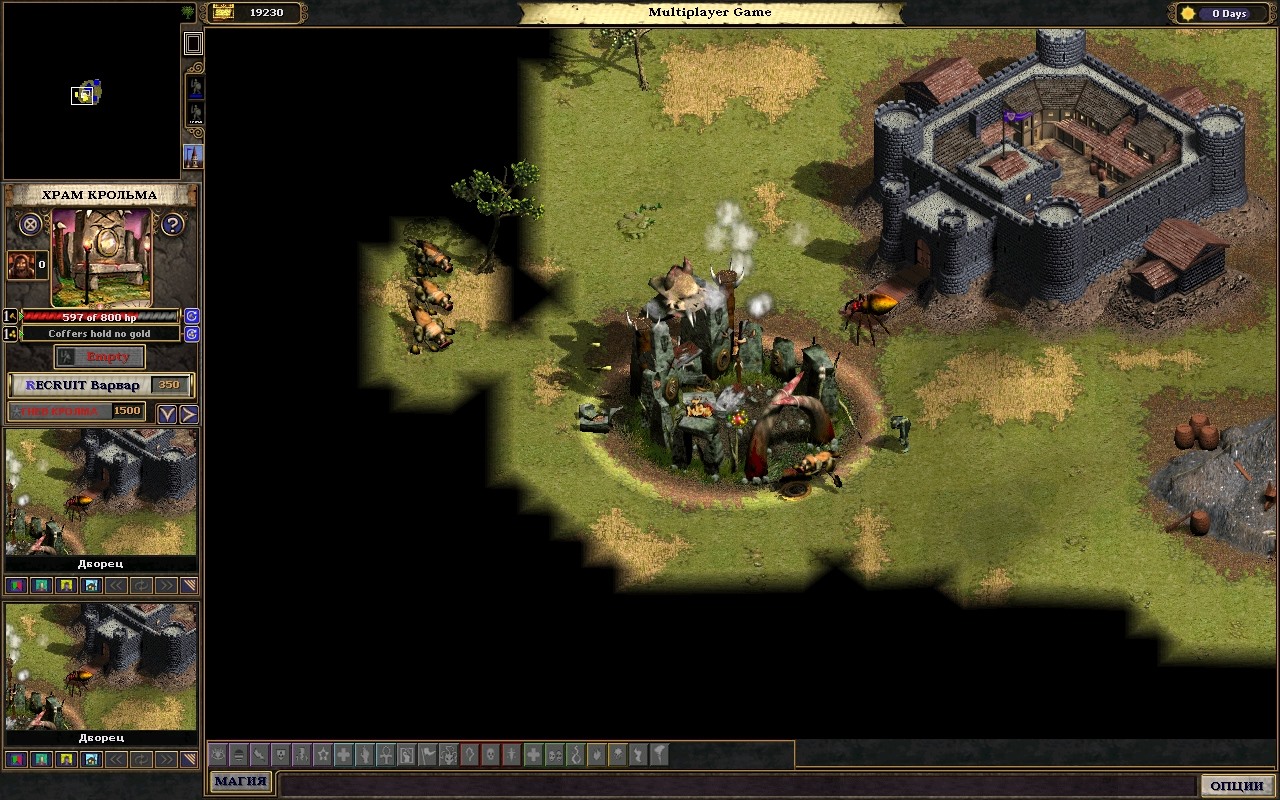Screen dimensions: 1280x800
Task: Select the second Дворец view thumbnail
Action: 101,666
